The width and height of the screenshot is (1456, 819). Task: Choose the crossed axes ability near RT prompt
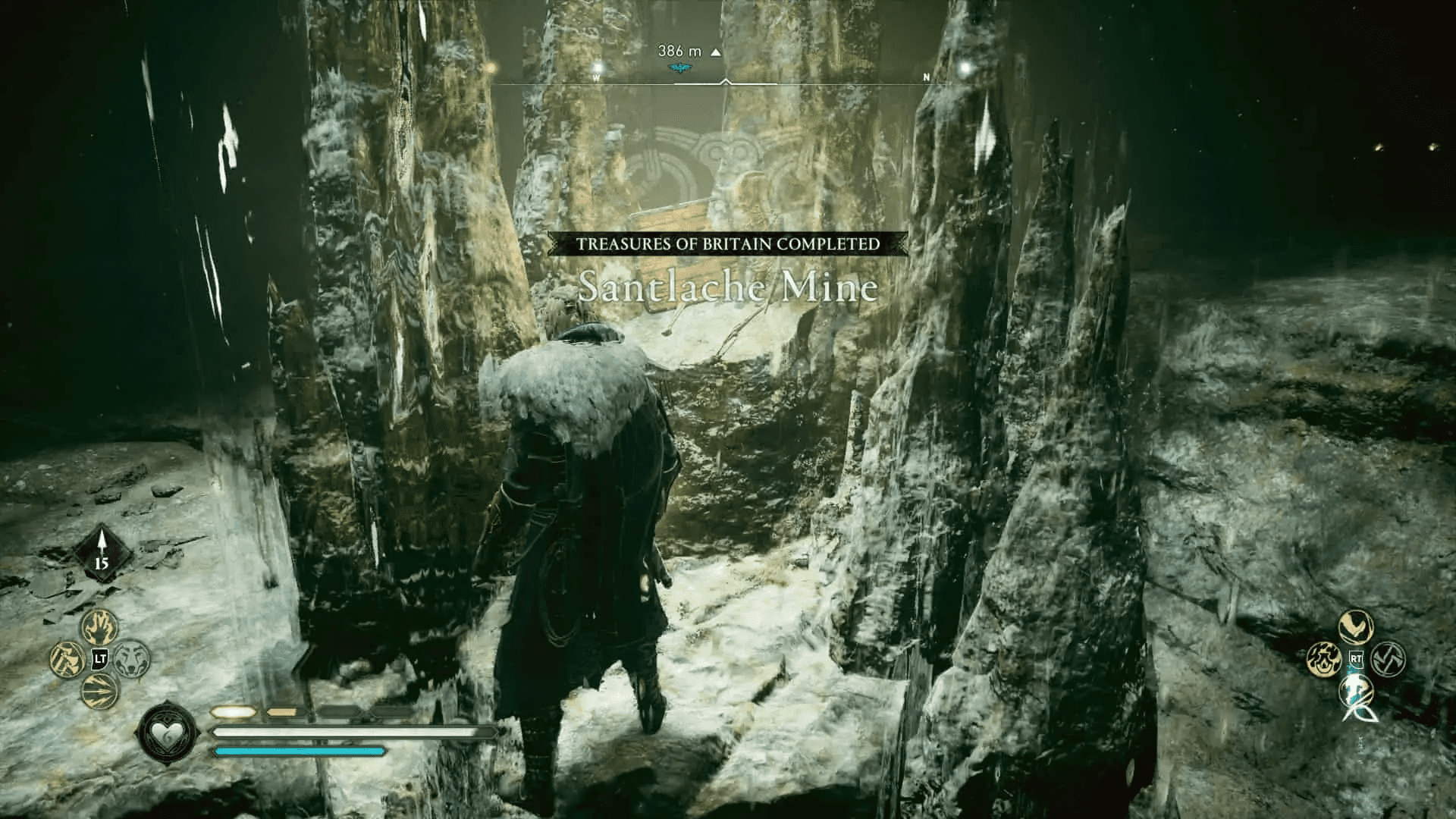pyautogui.click(x=1388, y=658)
